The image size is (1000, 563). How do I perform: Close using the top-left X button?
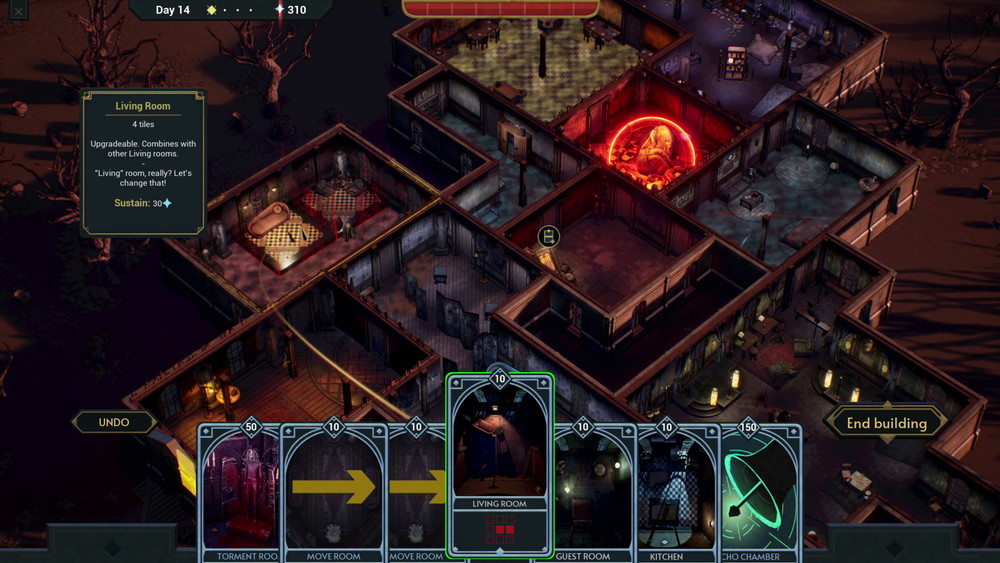(x=17, y=12)
